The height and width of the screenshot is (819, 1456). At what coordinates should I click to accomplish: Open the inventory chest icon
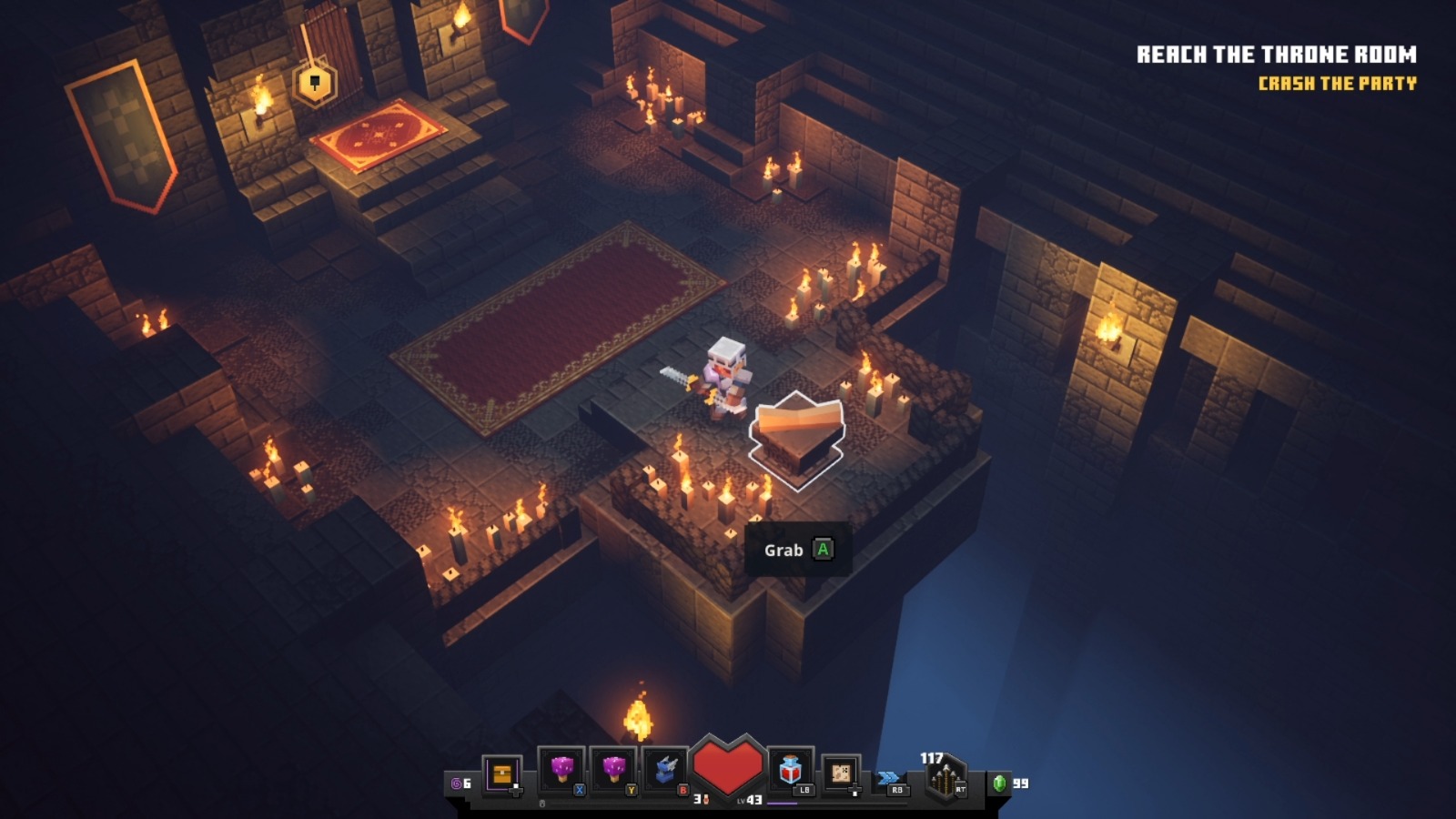click(x=501, y=774)
